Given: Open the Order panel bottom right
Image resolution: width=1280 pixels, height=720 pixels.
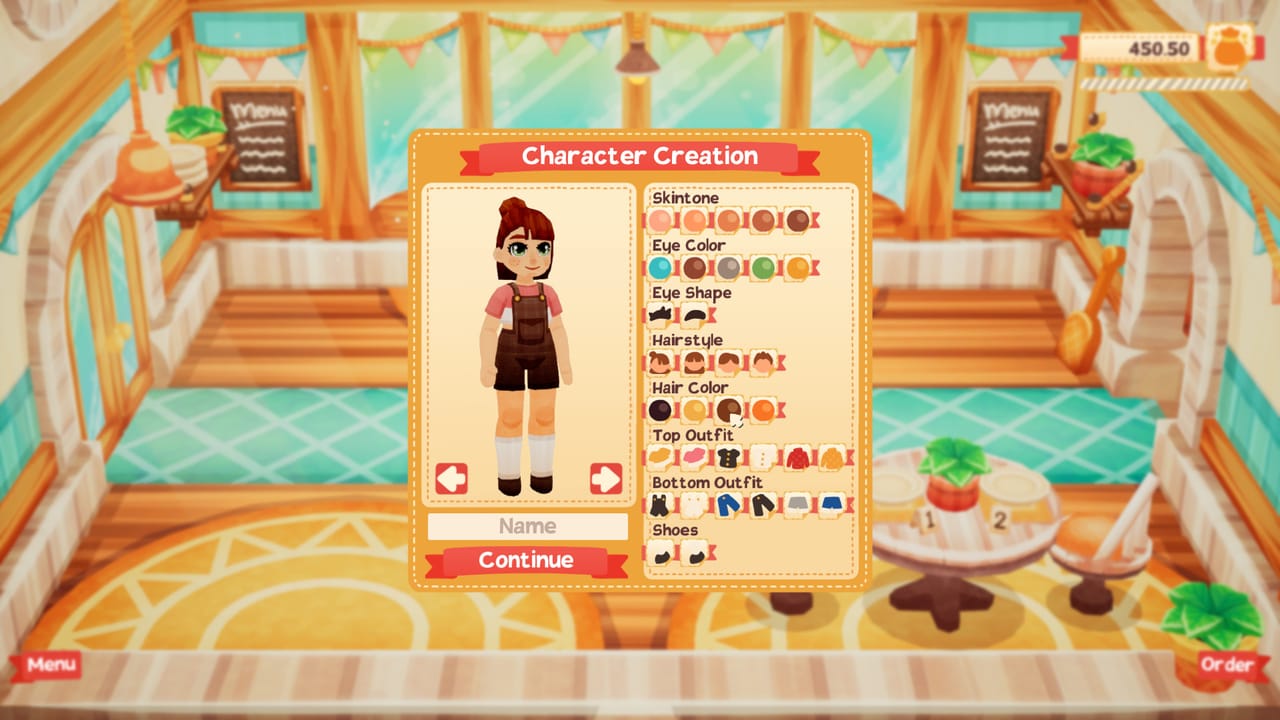Looking at the screenshot, I should click(1228, 664).
